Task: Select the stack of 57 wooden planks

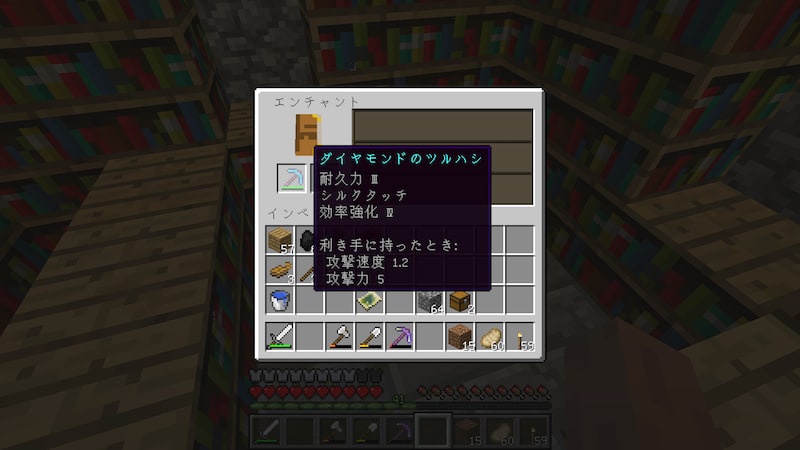Action: pos(280,240)
